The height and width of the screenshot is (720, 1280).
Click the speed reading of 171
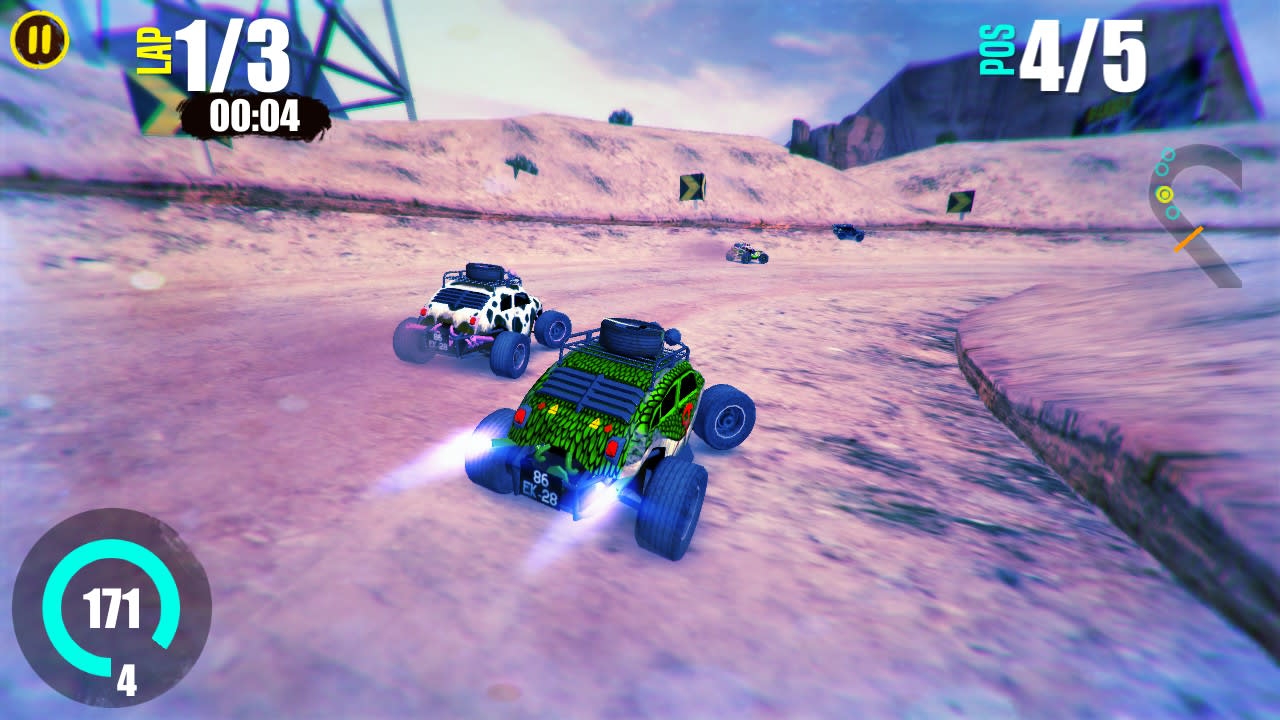click(113, 607)
